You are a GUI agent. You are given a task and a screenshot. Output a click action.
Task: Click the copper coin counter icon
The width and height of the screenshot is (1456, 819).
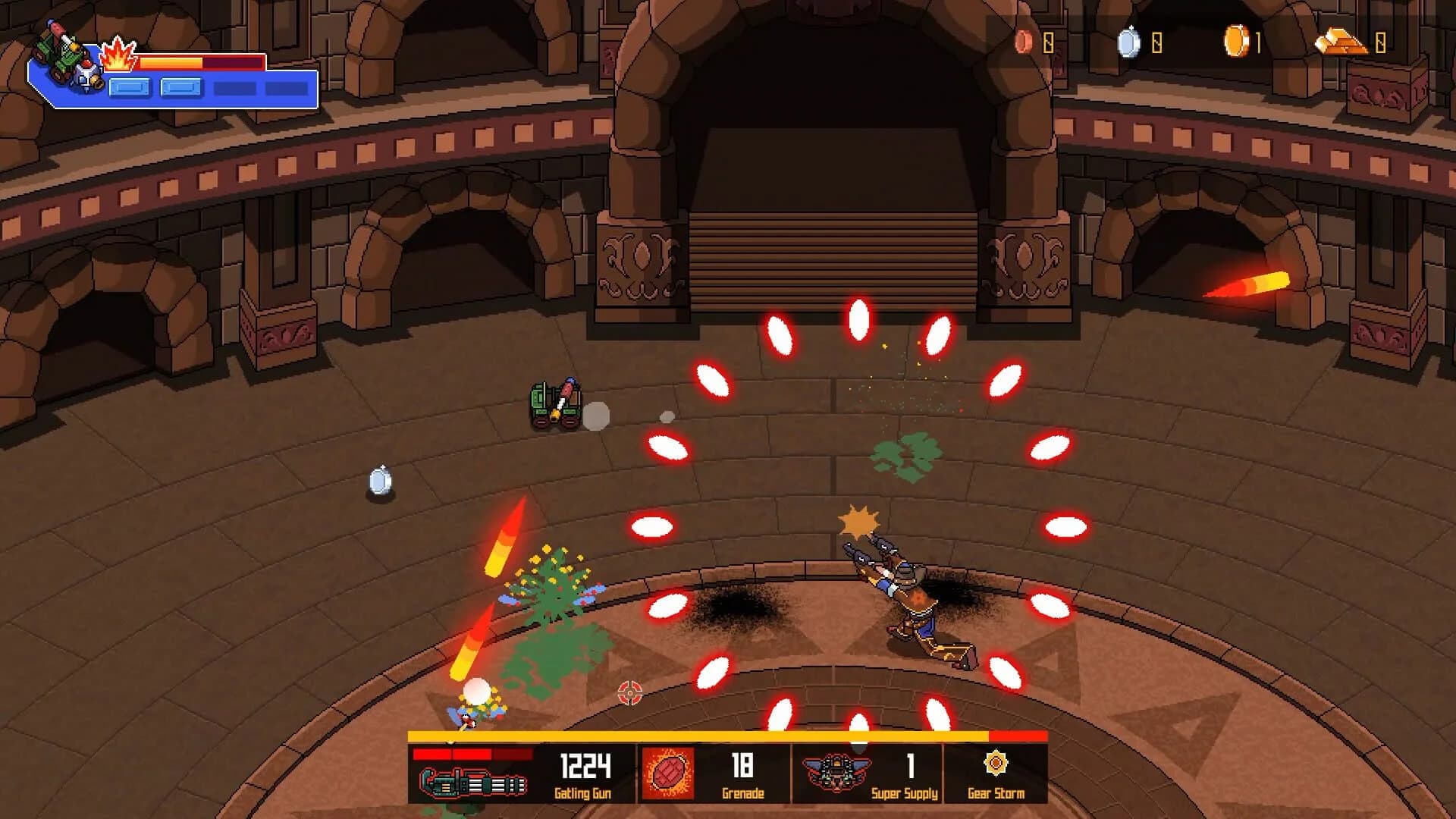tap(1024, 40)
